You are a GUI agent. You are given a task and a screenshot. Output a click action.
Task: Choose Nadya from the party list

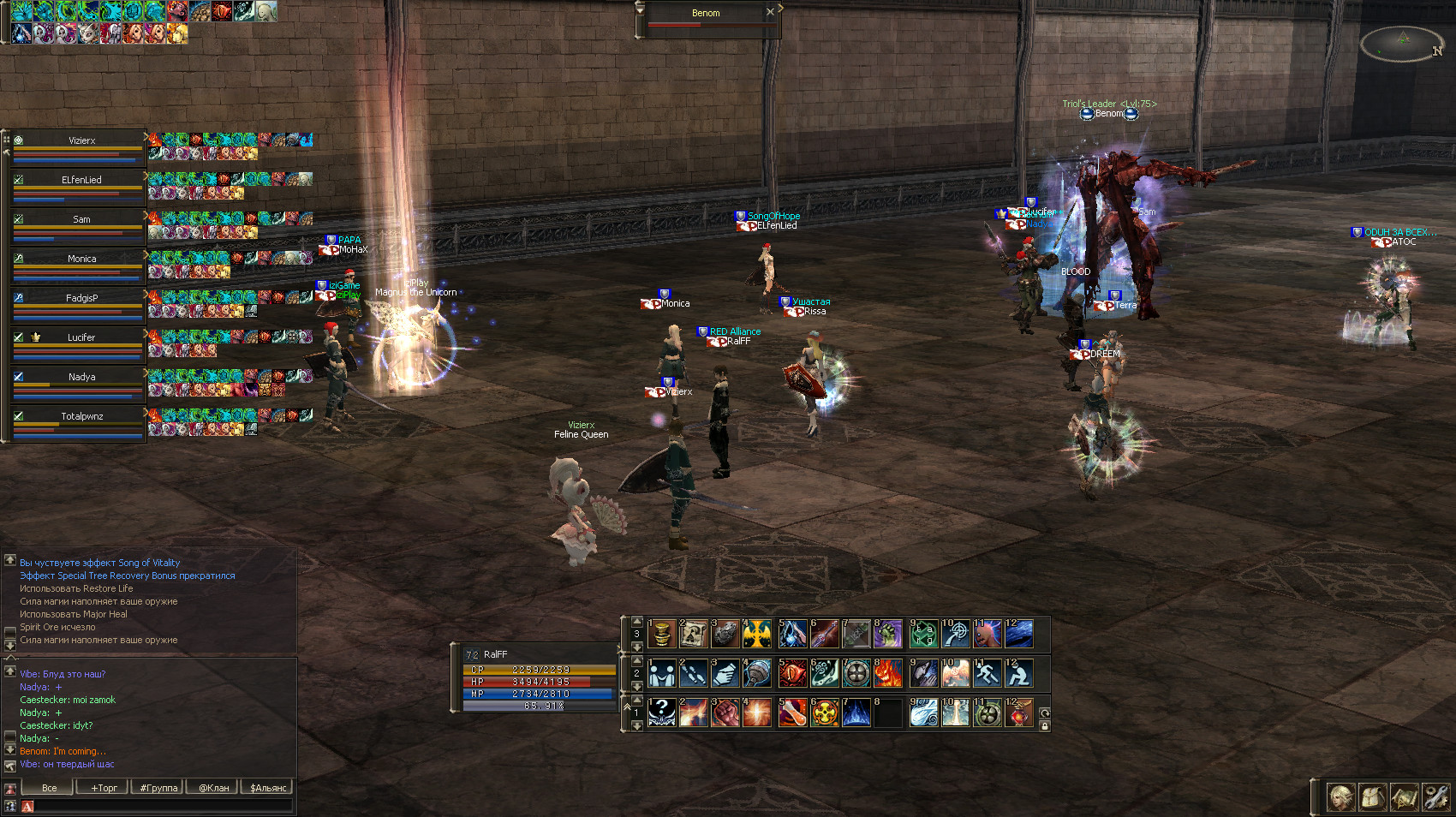point(81,377)
